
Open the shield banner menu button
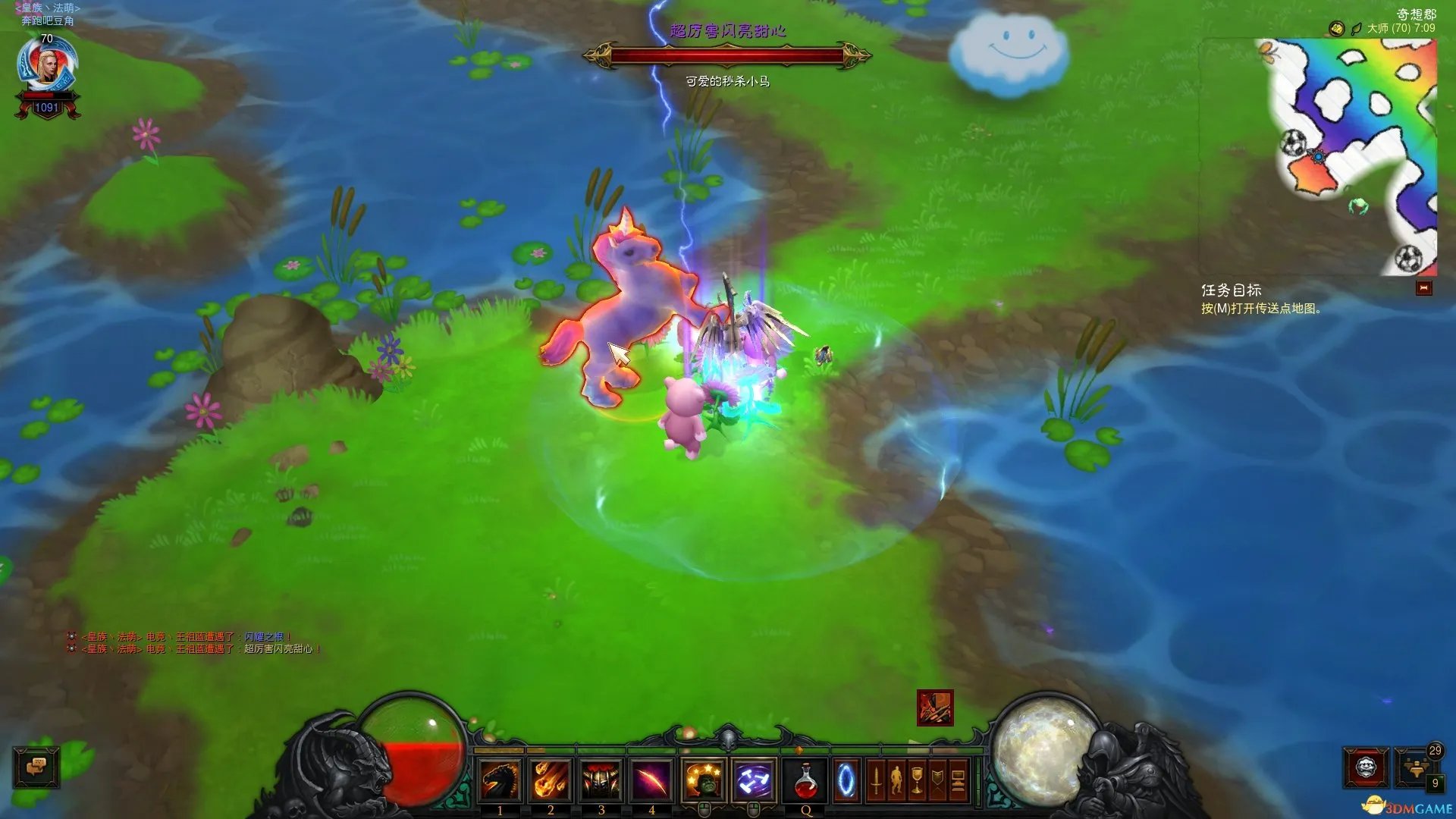tap(937, 780)
